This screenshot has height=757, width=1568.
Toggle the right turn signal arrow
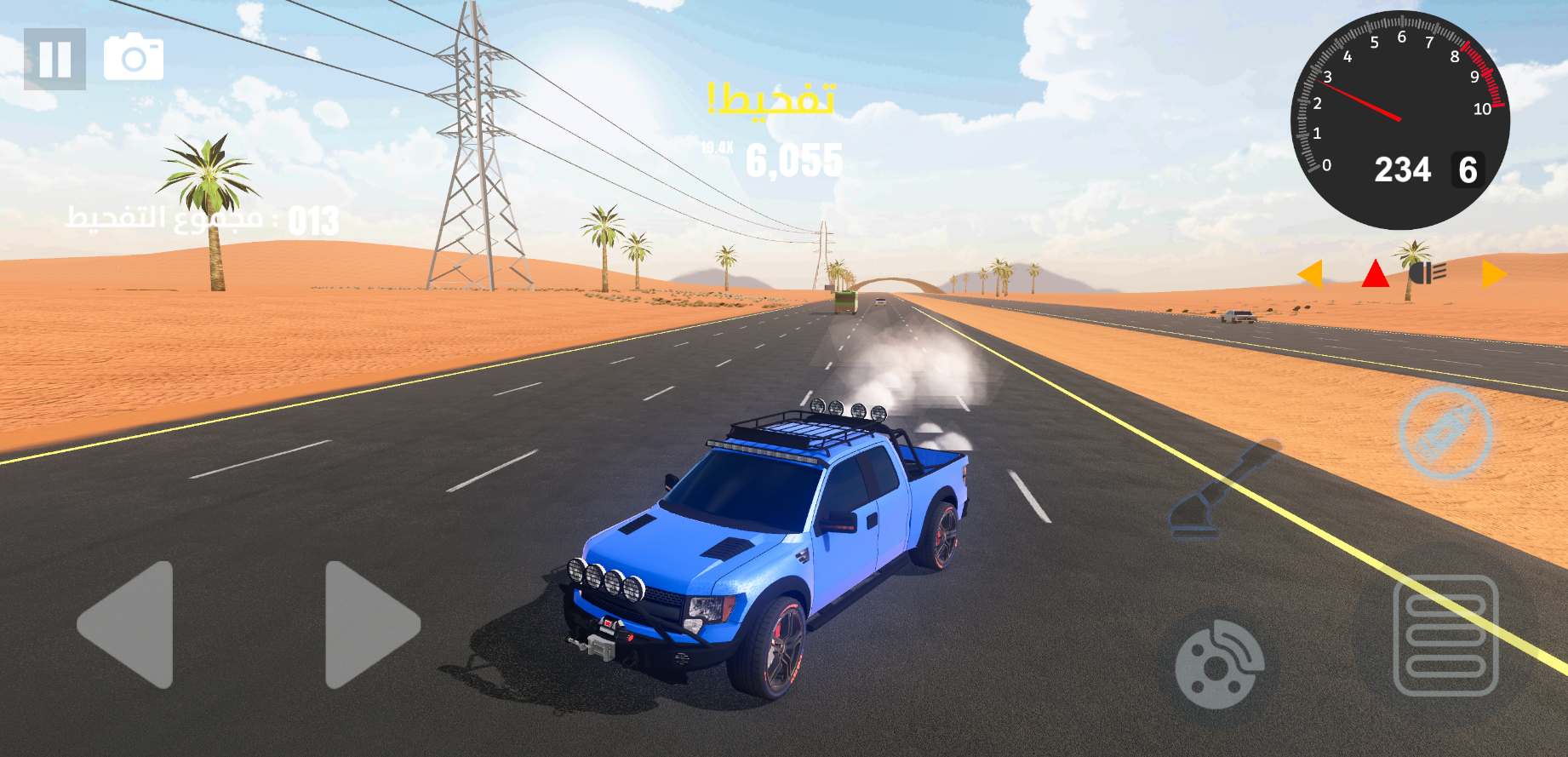point(1491,275)
